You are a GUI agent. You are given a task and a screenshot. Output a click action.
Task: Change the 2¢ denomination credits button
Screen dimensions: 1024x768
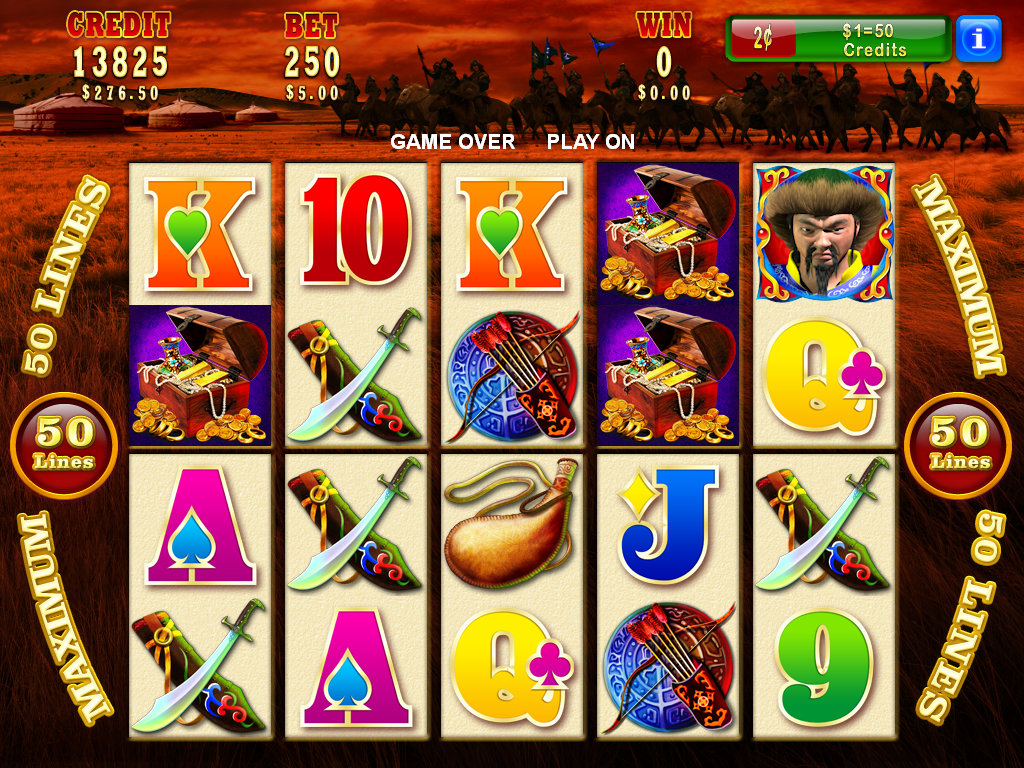838,39
